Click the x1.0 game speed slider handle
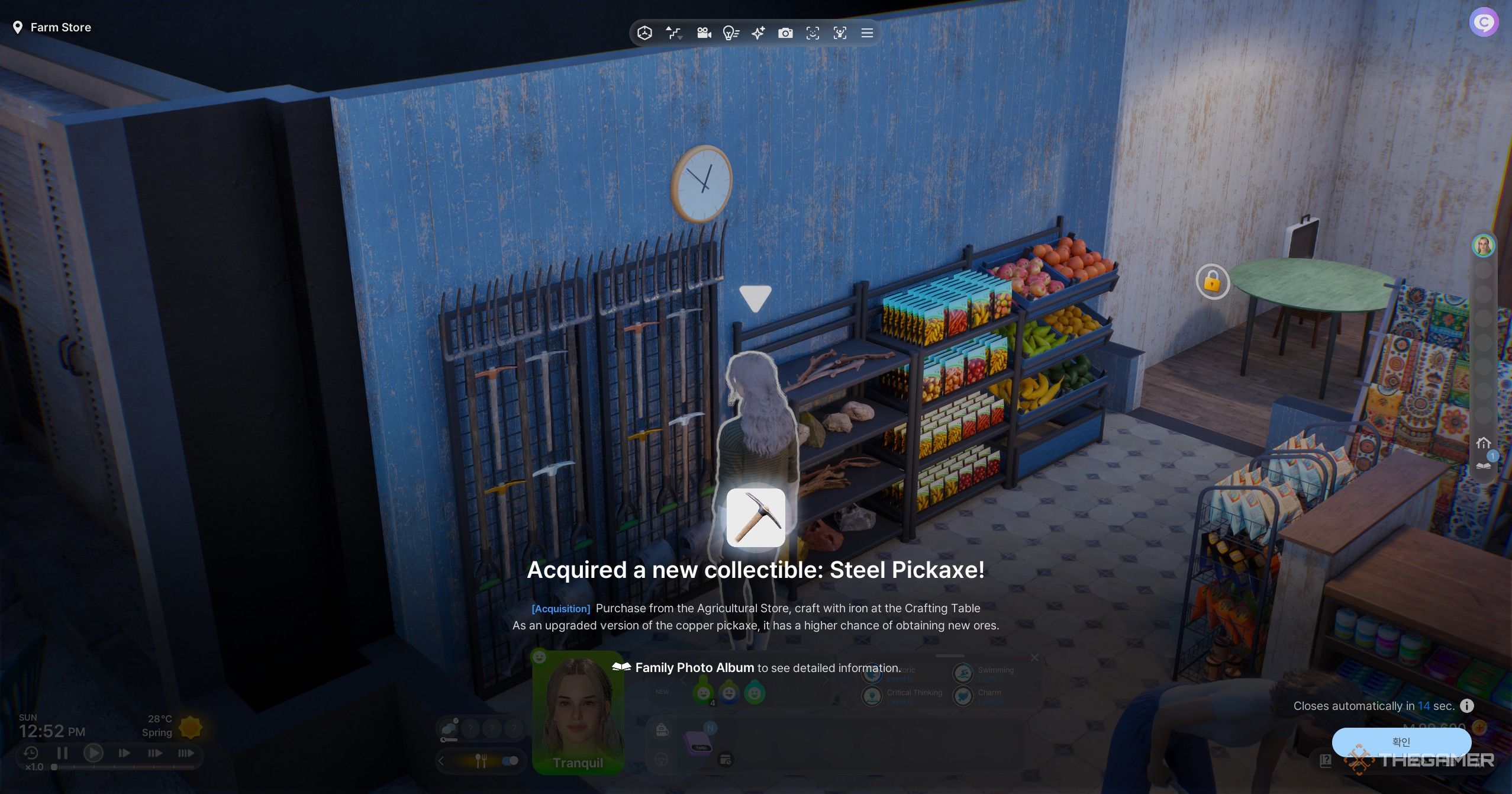Screen dimensions: 1512x794 click(54, 767)
